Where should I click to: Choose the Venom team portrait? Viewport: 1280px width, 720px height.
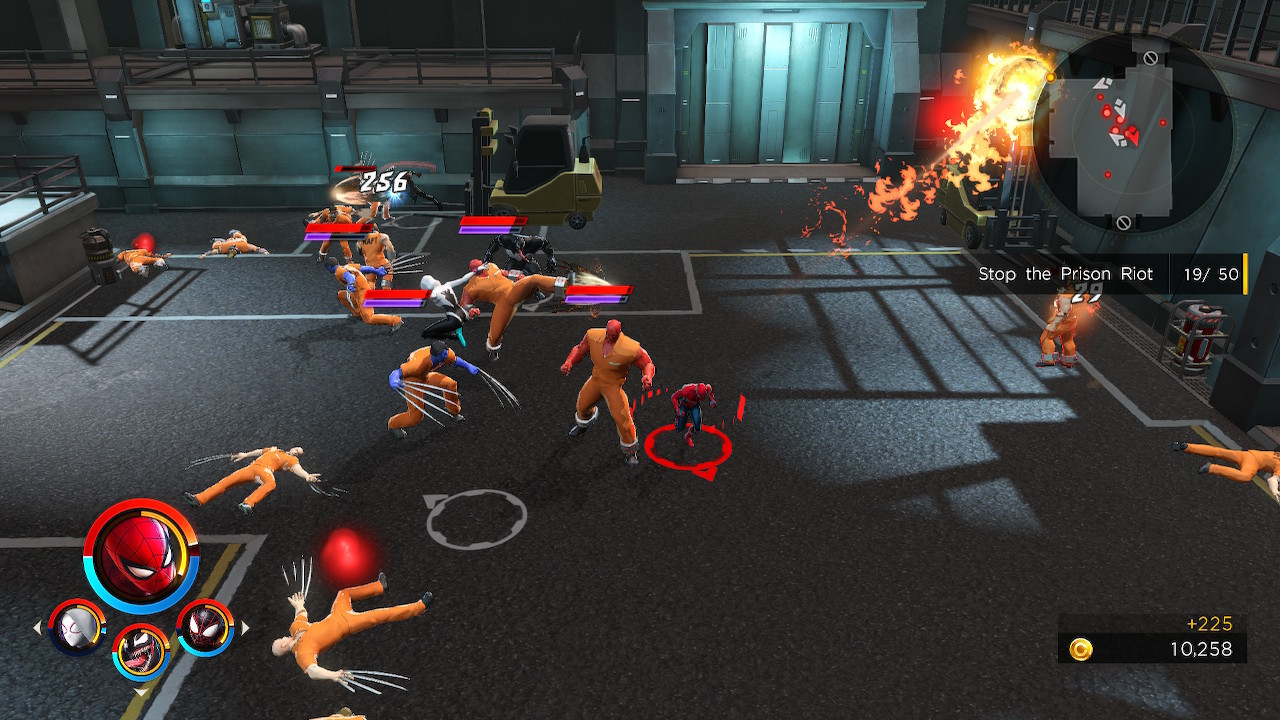click(141, 651)
